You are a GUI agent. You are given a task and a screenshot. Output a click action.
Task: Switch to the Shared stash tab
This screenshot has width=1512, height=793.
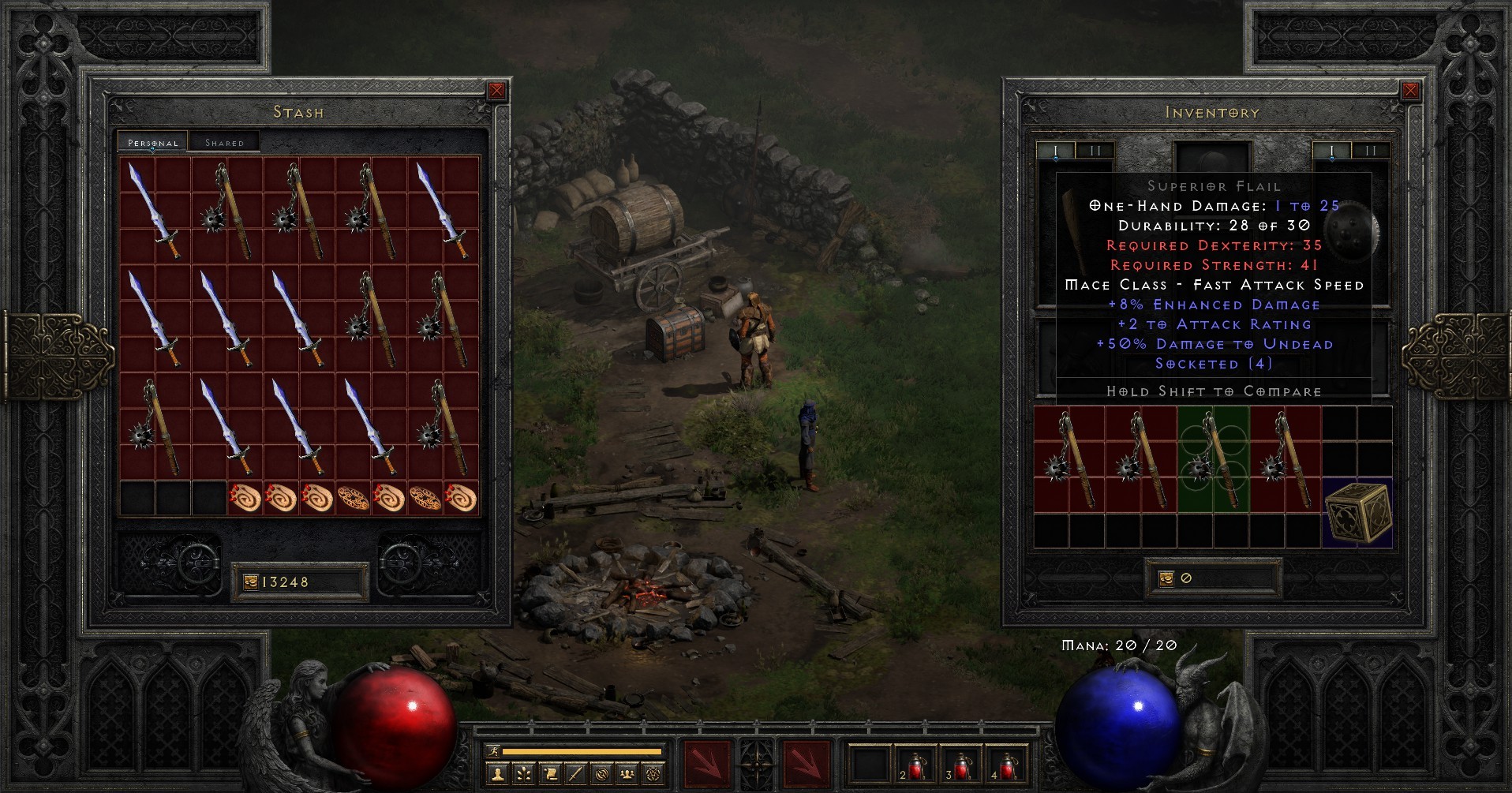[x=226, y=142]
